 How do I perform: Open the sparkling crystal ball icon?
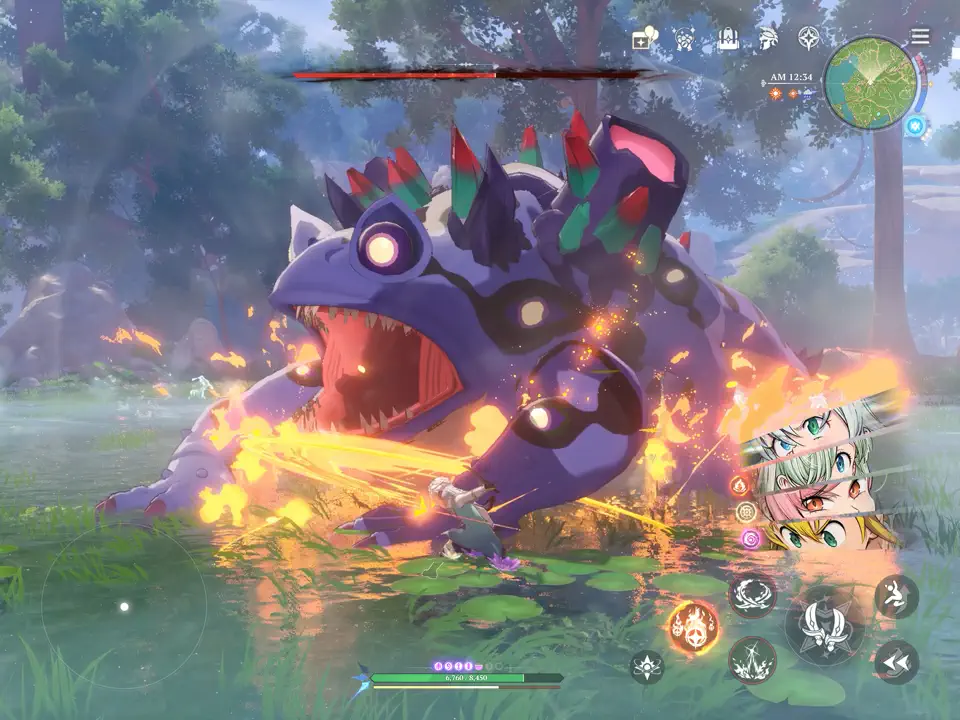click(x=686, y=39)
